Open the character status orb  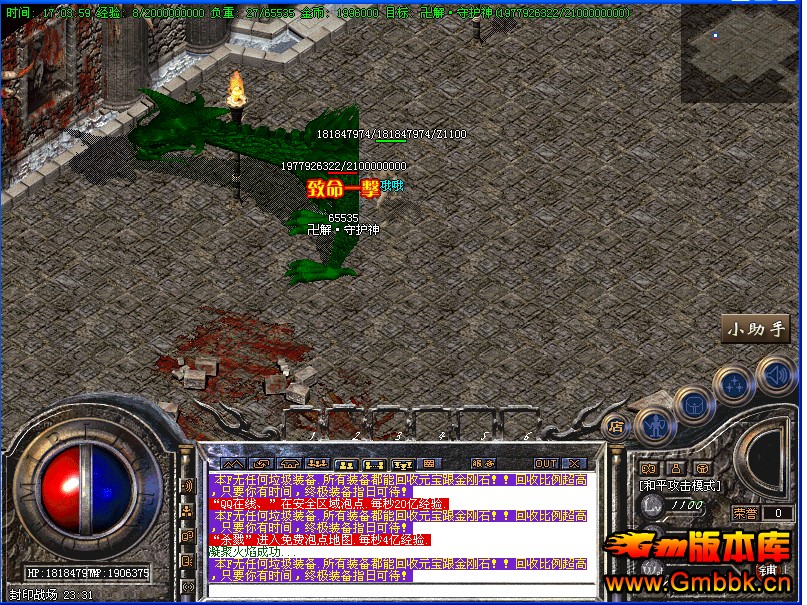point(654,425)
